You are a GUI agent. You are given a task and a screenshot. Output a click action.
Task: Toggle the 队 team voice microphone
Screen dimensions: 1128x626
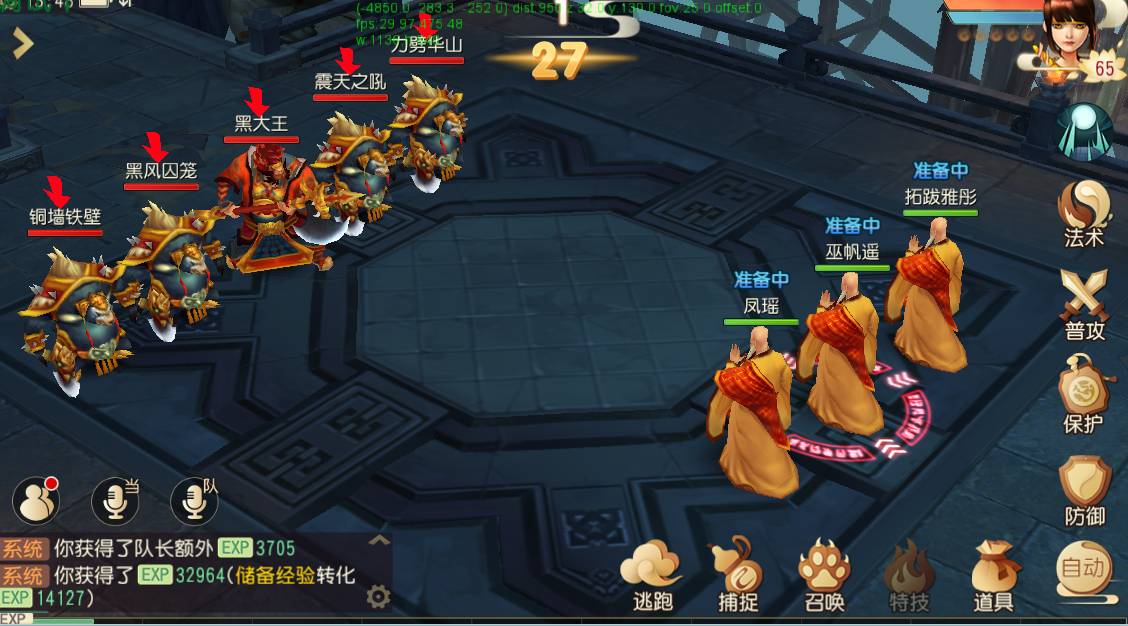194,500
